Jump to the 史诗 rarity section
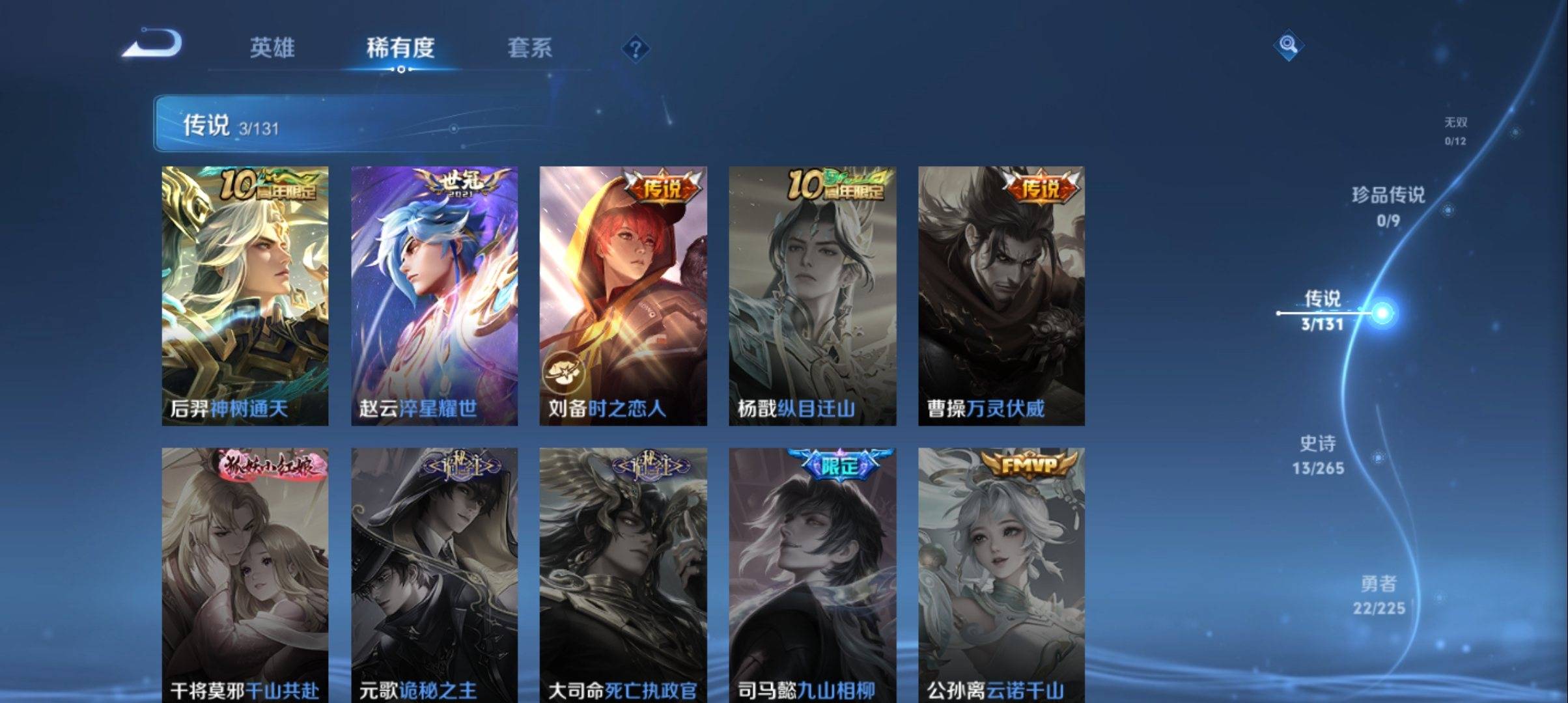1568x703 pixels. [1318, 454]
